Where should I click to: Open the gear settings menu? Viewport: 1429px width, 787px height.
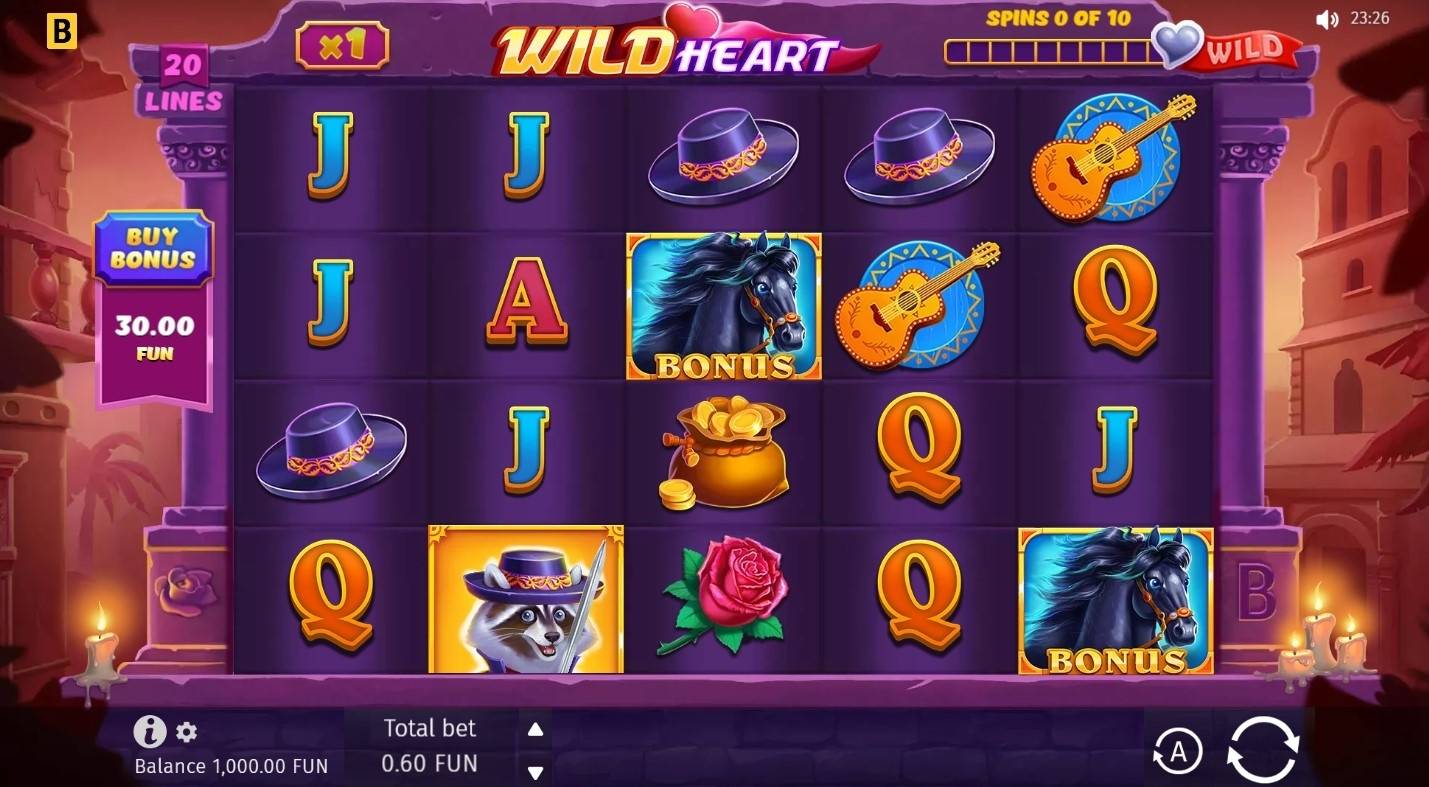187,732
